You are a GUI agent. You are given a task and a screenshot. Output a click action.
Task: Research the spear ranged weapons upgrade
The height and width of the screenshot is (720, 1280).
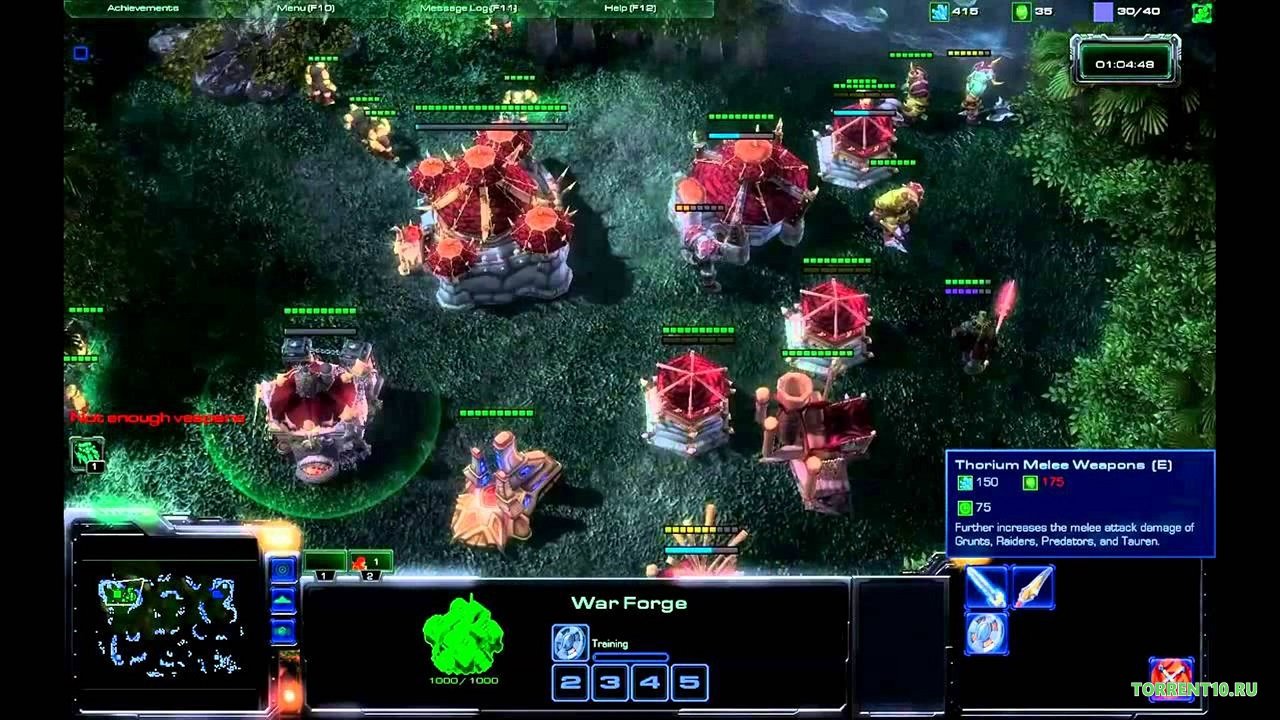pos(1032,588)
